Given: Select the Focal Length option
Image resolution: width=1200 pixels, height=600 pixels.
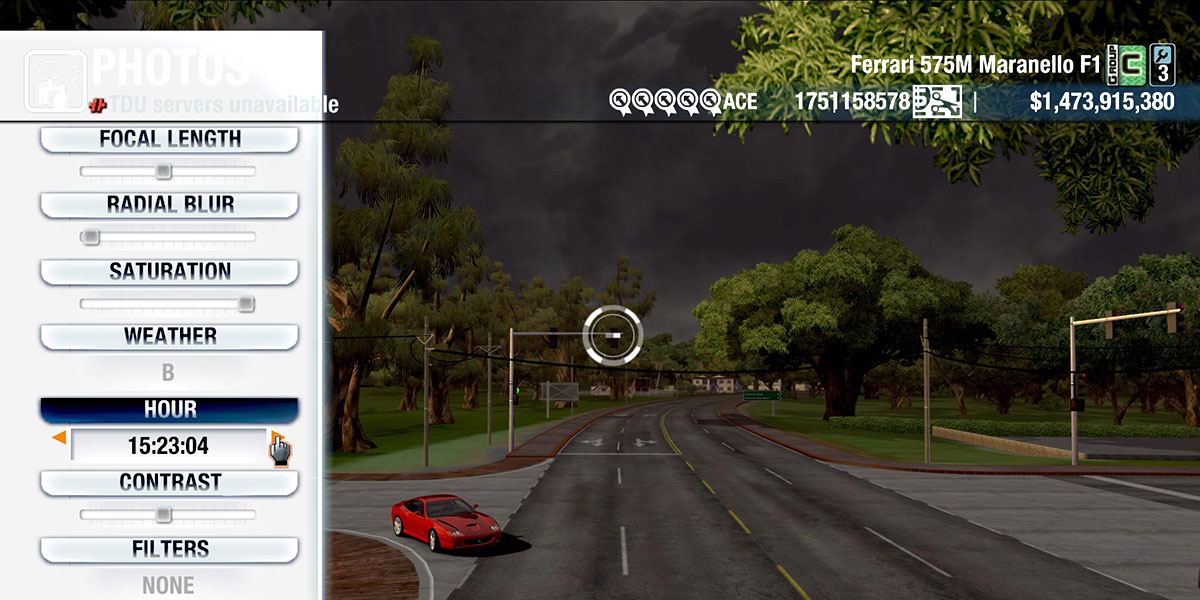Looking at the screenshot, I should coord(169,140).
